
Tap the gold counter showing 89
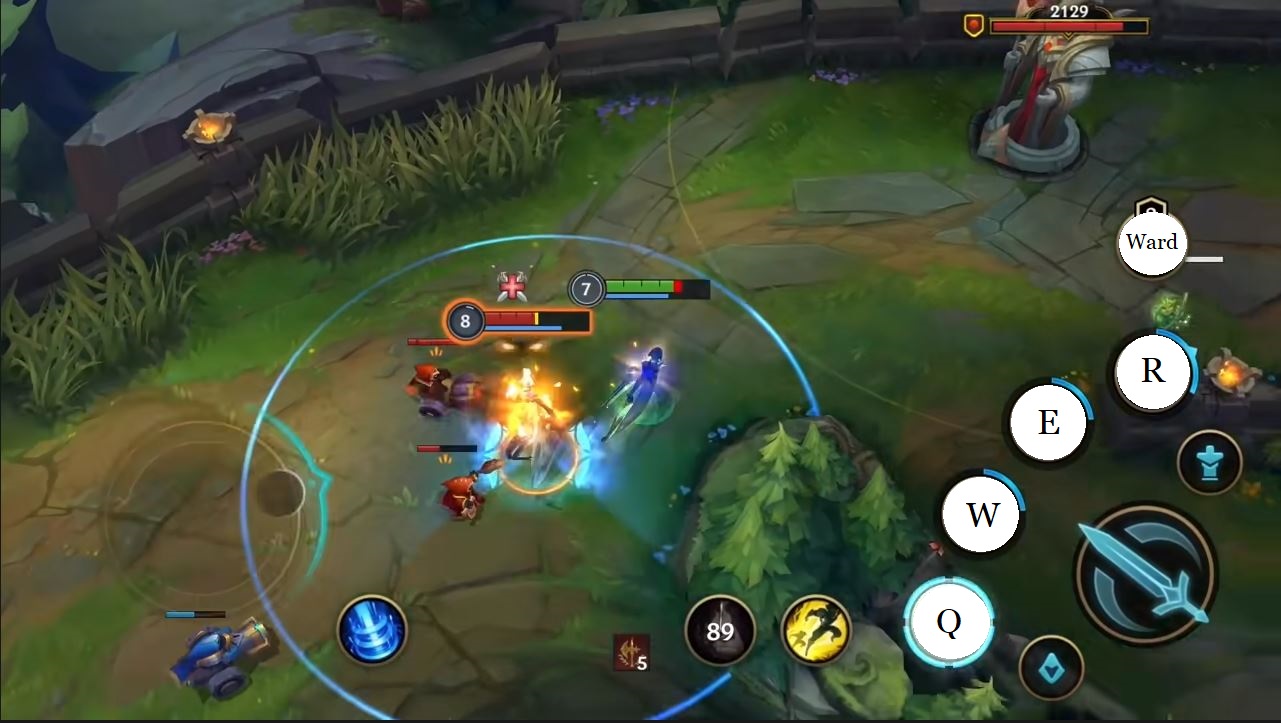pyautogui.click(x=721, y=631)
